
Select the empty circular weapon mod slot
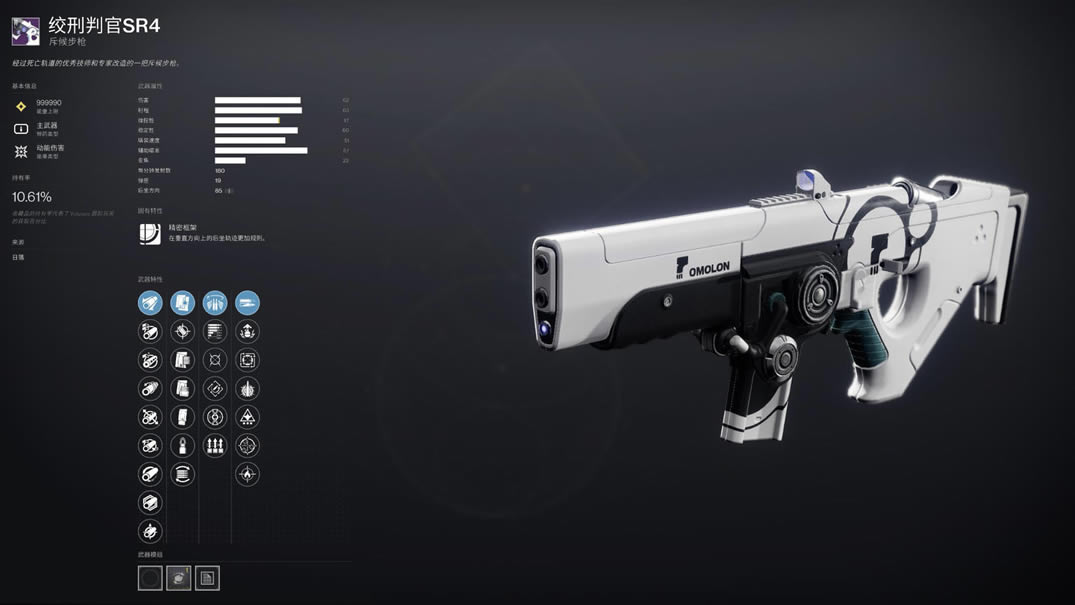tap(150, 578)
